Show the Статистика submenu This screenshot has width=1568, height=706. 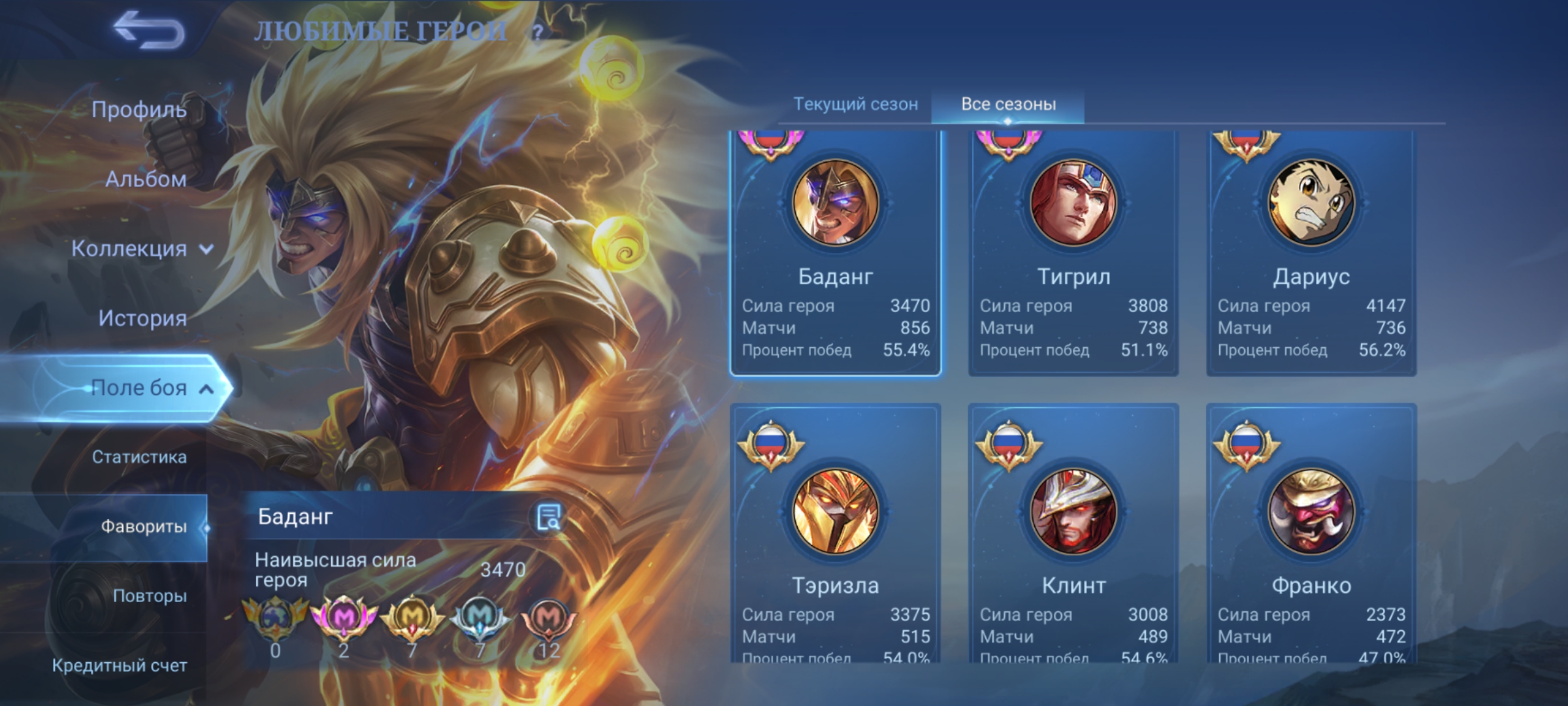[x=139, y=457]
